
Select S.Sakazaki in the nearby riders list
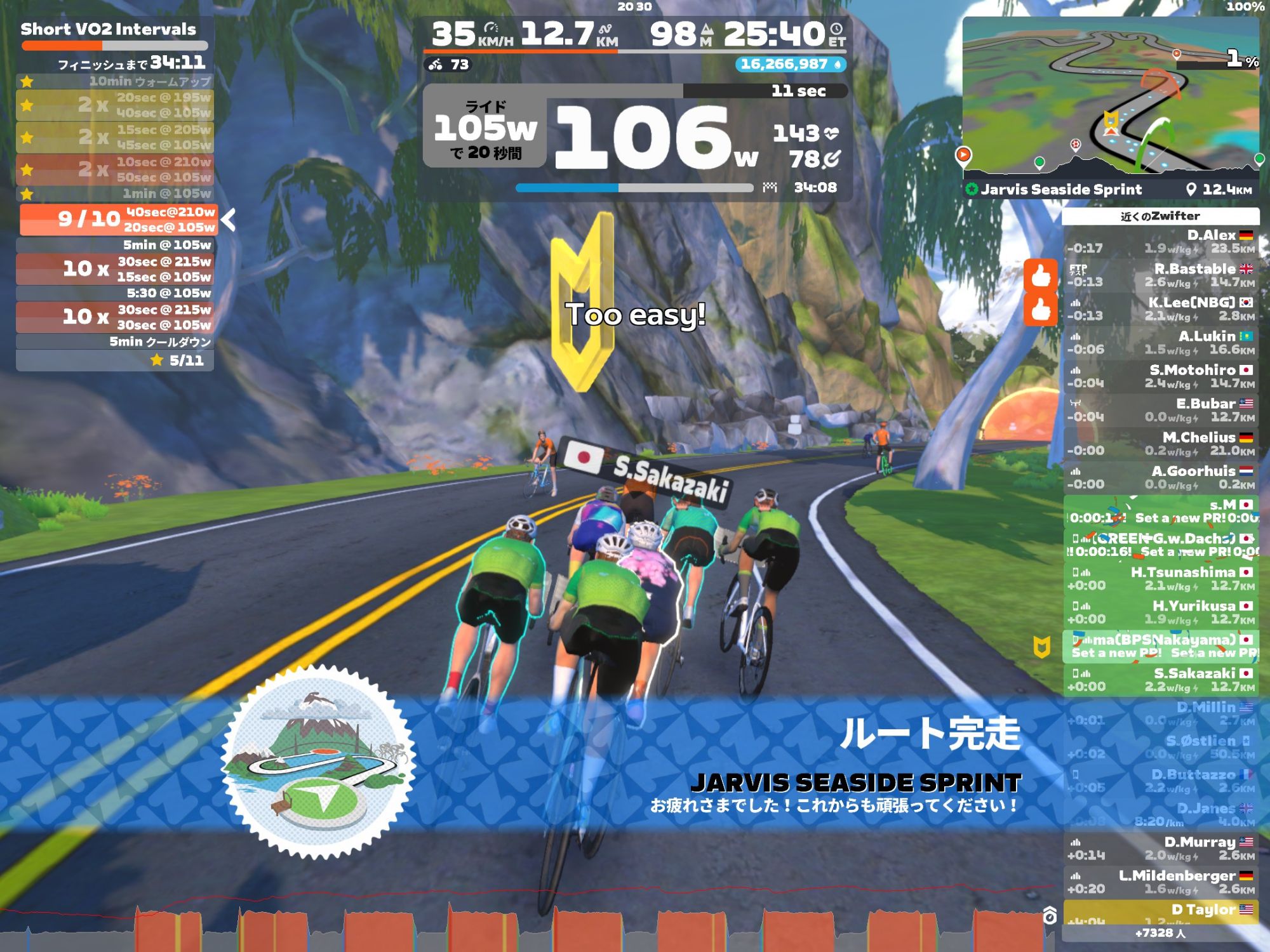[x=1161, y=679]
